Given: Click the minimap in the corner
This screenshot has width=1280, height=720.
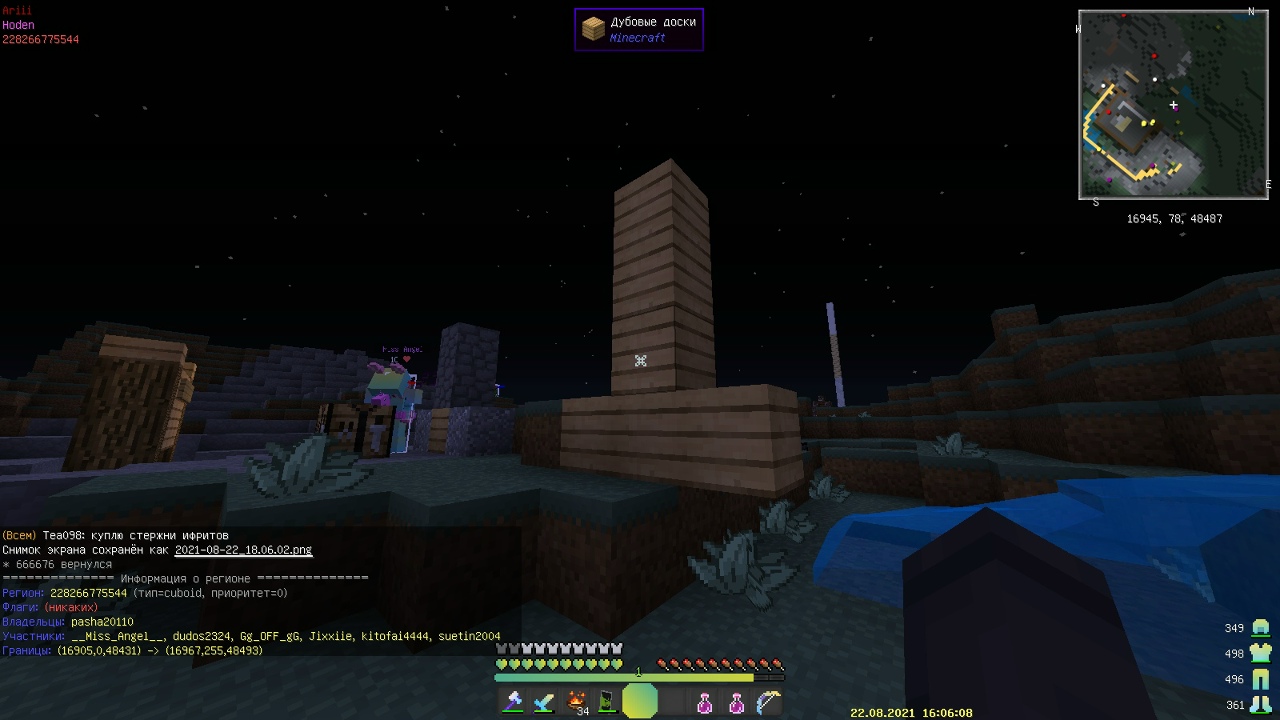Looking at the screenshot, I should pyautogui.click(x=1173, y=105).
